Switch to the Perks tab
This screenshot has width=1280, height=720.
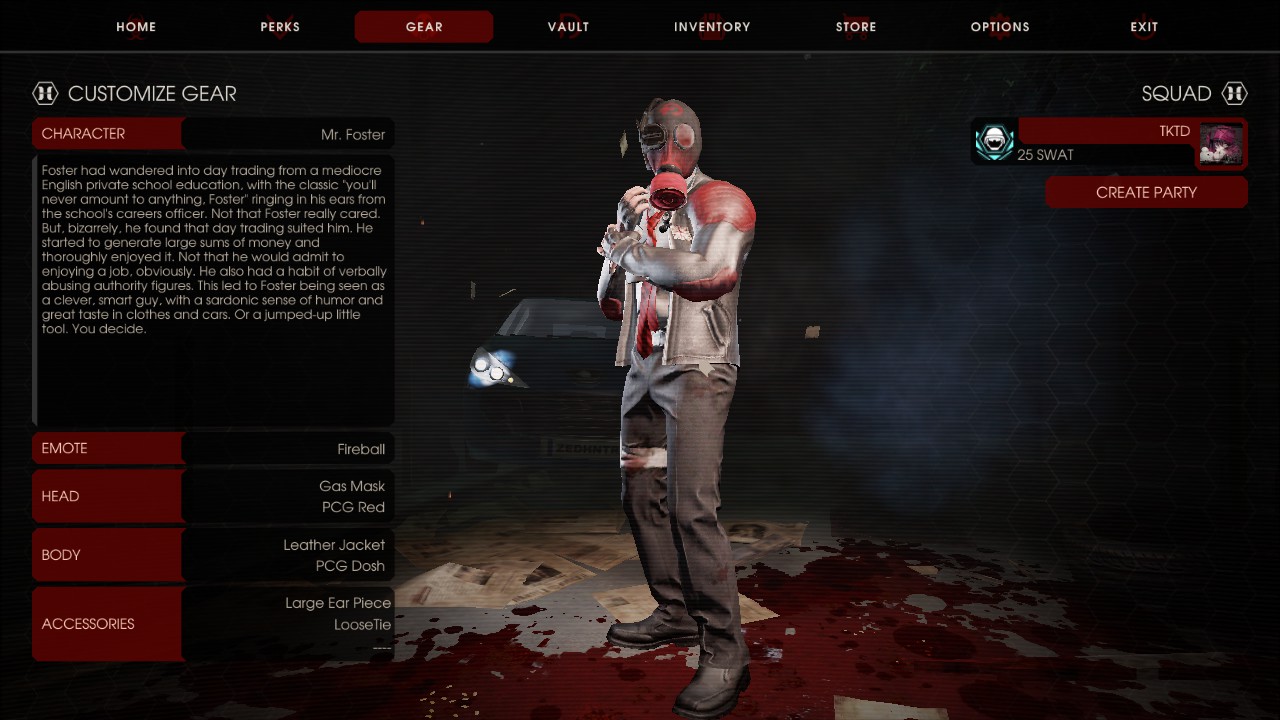point(280,27)
